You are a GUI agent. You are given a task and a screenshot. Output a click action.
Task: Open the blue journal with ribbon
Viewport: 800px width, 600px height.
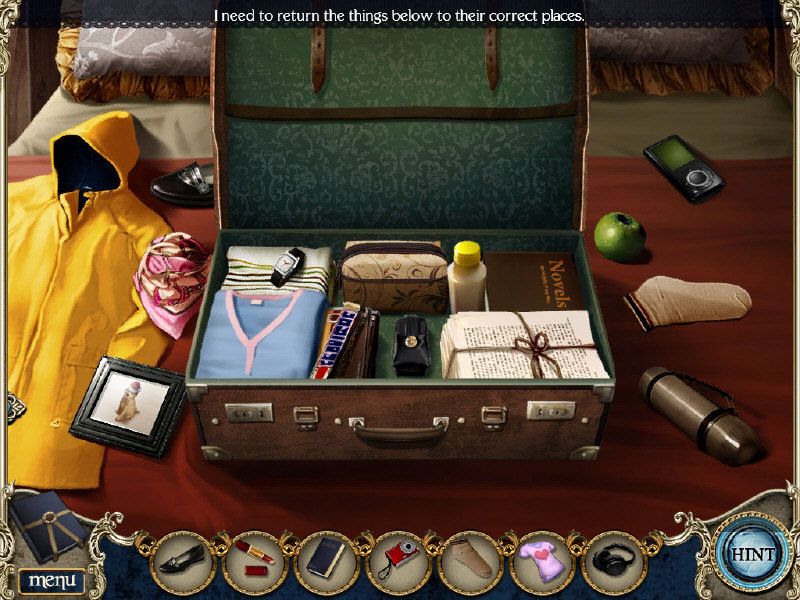[46, 527]
